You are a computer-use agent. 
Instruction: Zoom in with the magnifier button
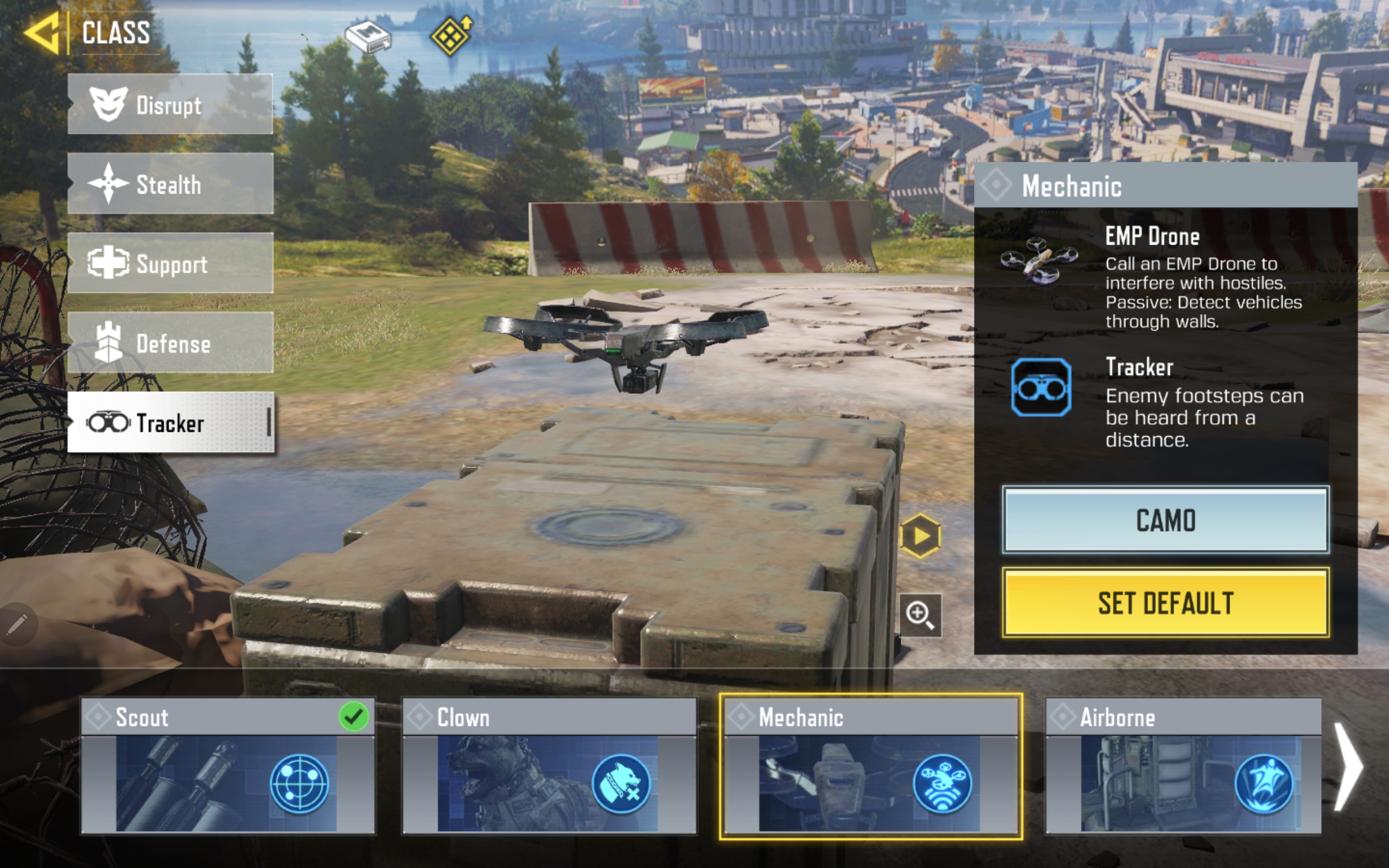(920, 615)
